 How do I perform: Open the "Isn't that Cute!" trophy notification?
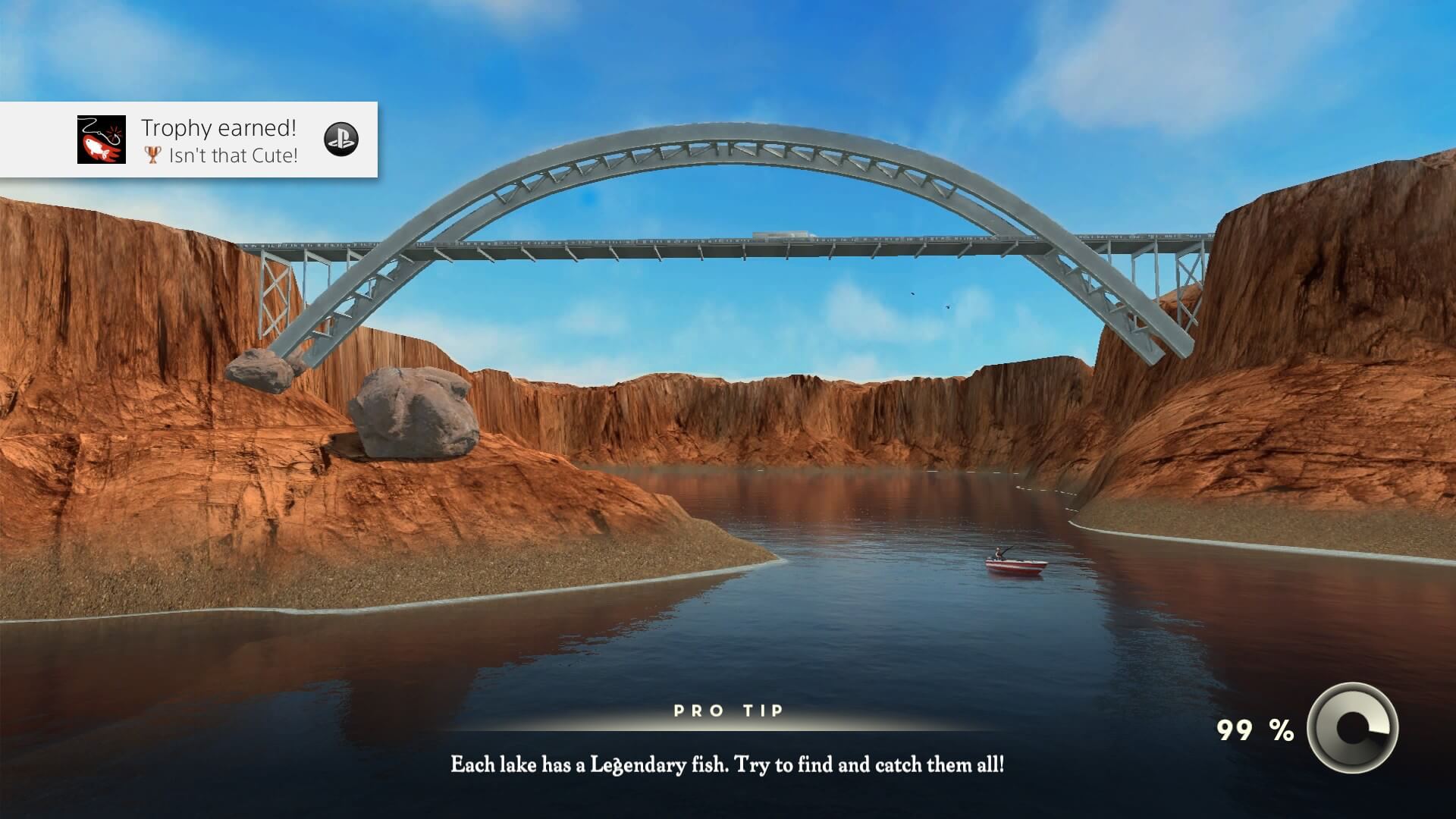coord(220,141)
